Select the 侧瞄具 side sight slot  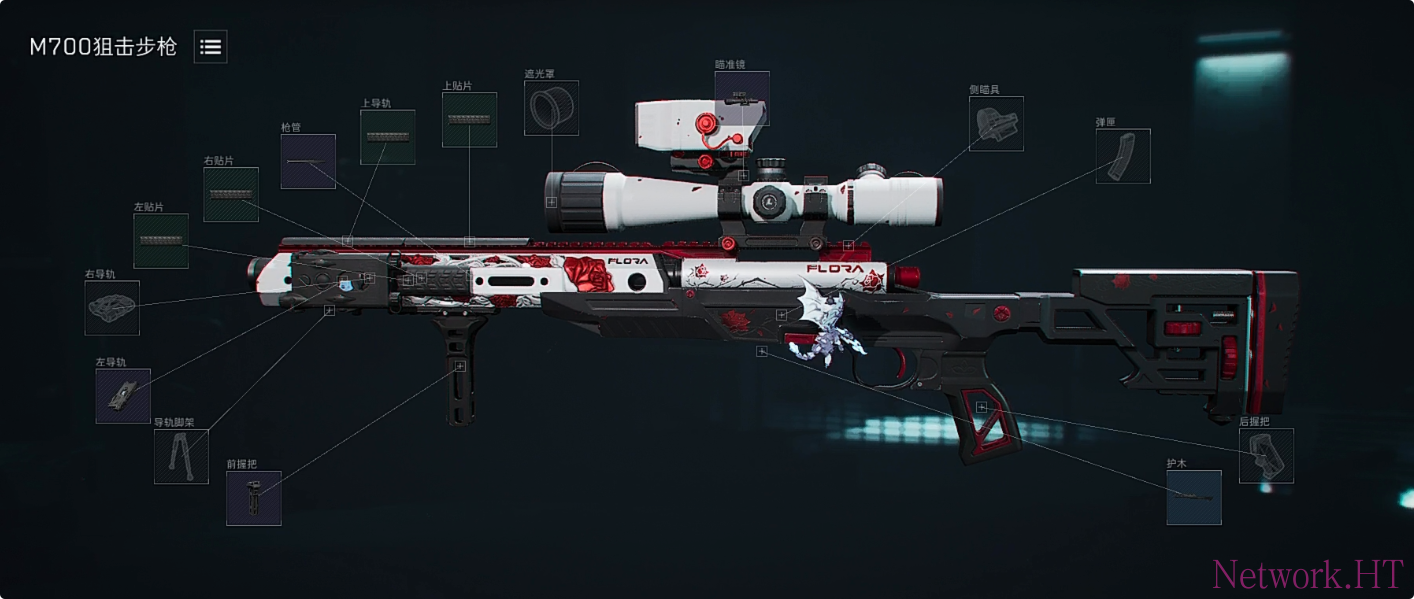[996, 124]
